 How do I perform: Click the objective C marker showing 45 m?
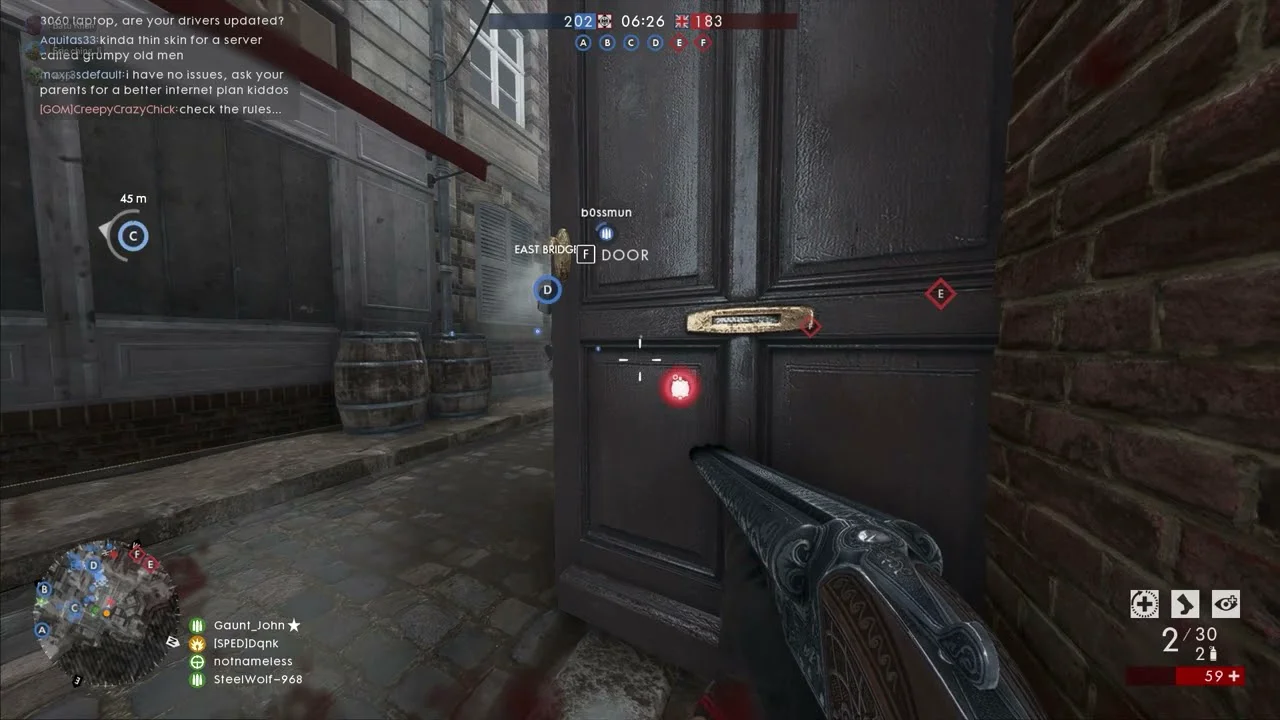click(x=132, y=237)
